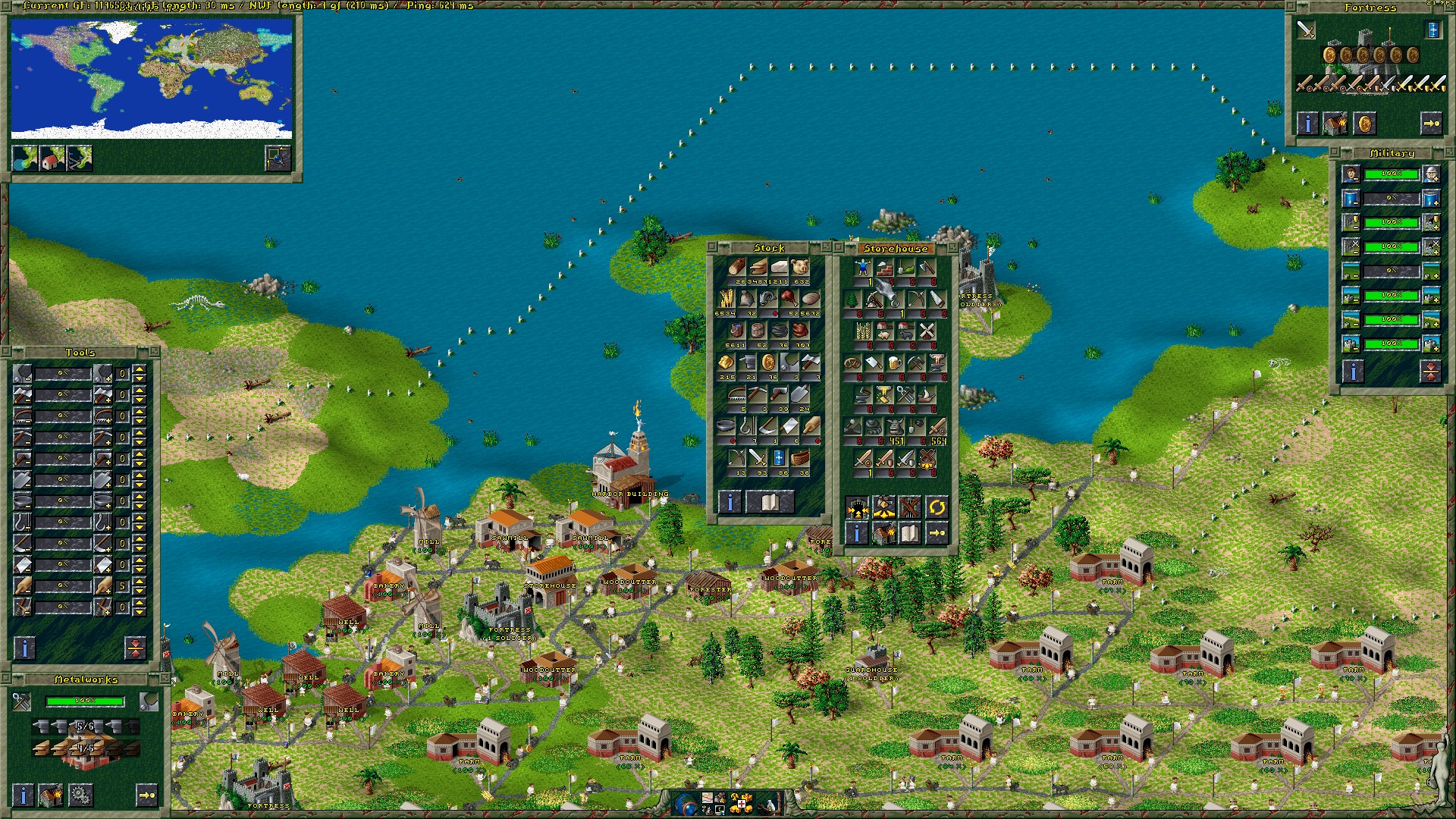Toggle houses display on the minimap
Viewport: 1456px width, 819px height.
(52, 158)
